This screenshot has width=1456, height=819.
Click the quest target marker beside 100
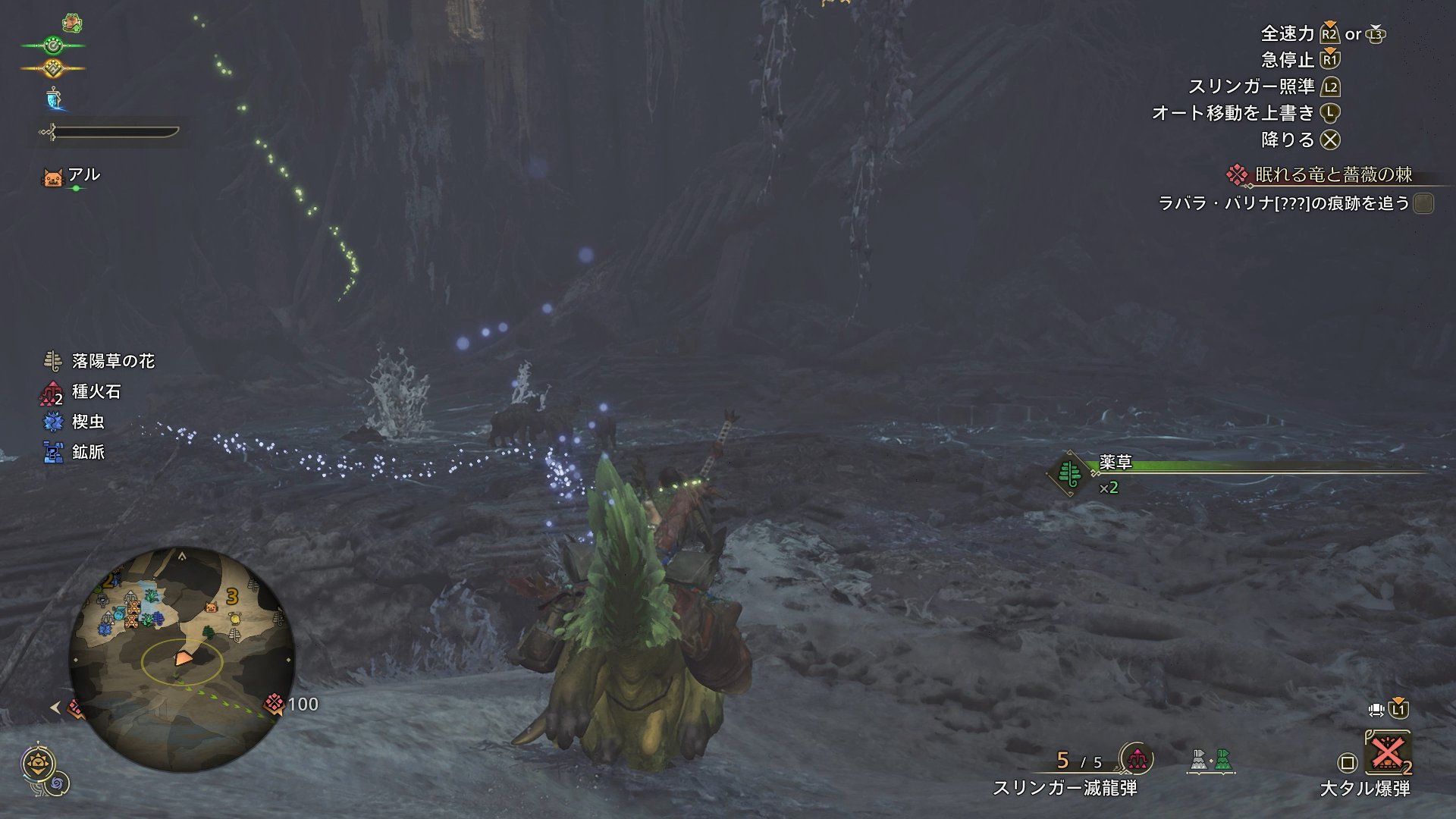[x=274, y=704]
